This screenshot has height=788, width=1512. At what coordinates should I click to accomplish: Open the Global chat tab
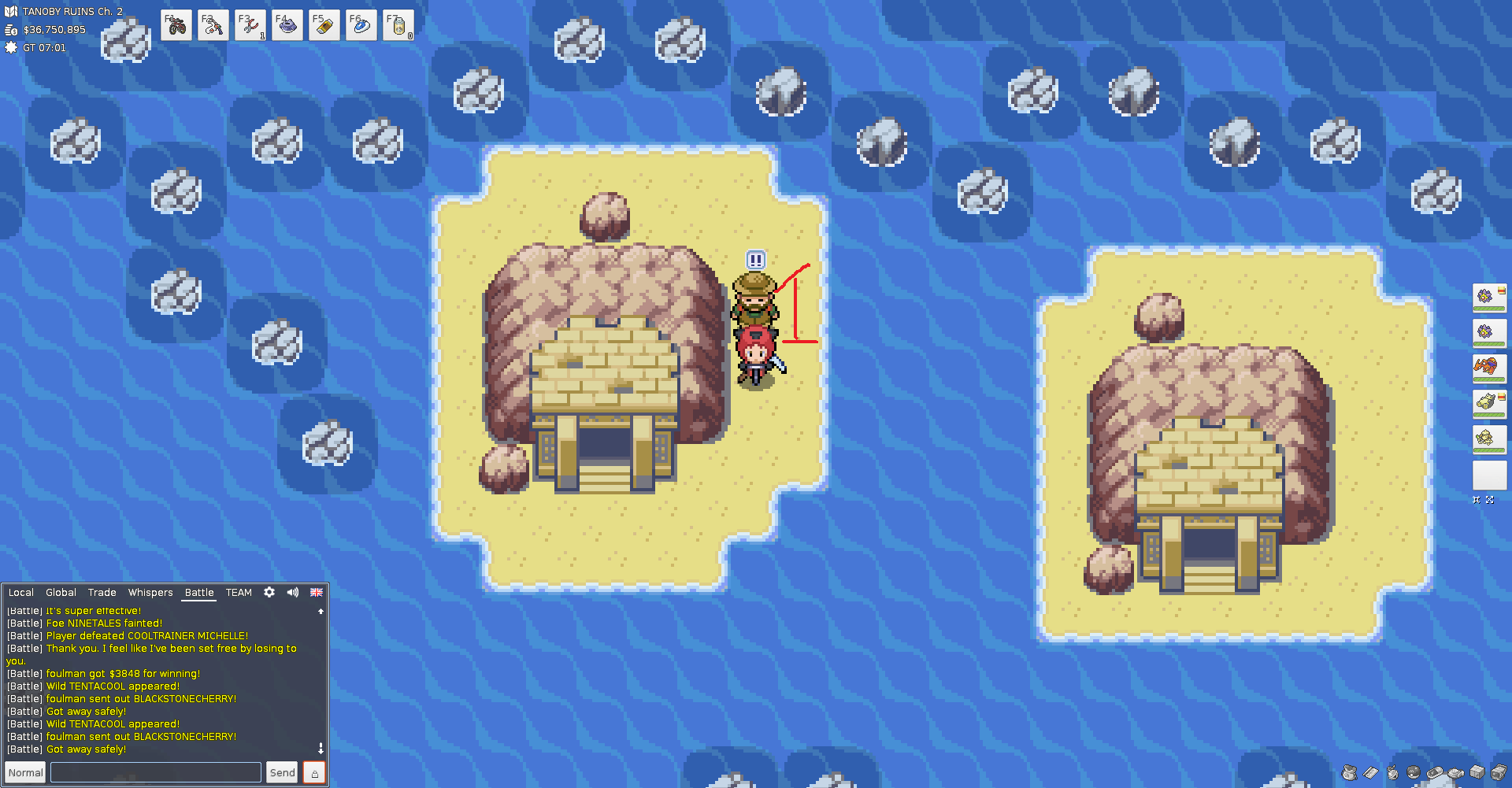point(61,593)
